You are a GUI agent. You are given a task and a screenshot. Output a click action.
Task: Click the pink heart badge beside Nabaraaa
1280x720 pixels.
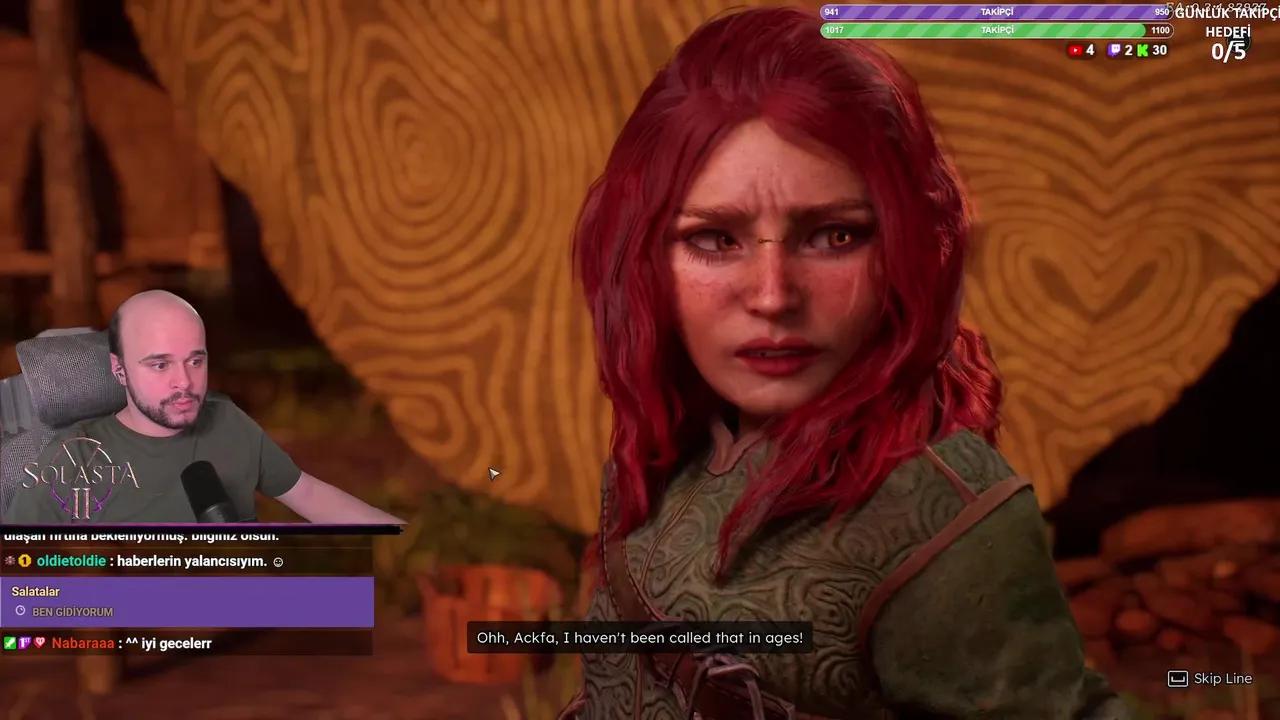pos(40,643)
